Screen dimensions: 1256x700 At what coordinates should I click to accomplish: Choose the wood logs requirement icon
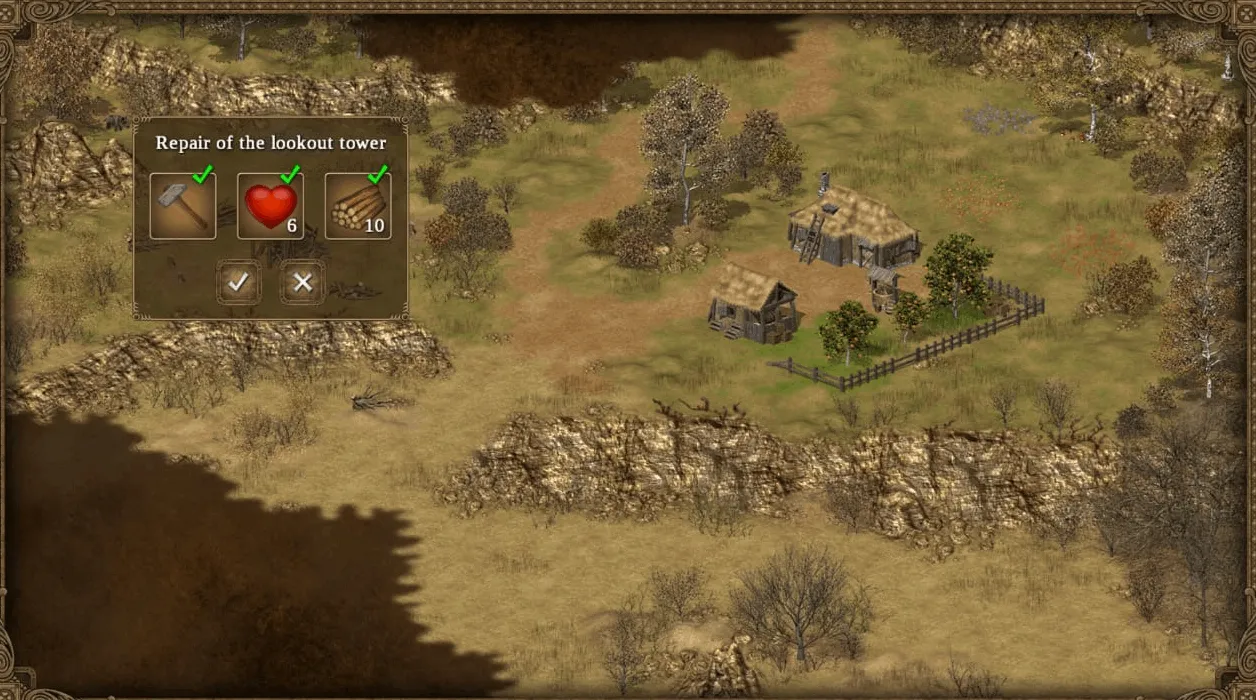click(x=357, y=206)
